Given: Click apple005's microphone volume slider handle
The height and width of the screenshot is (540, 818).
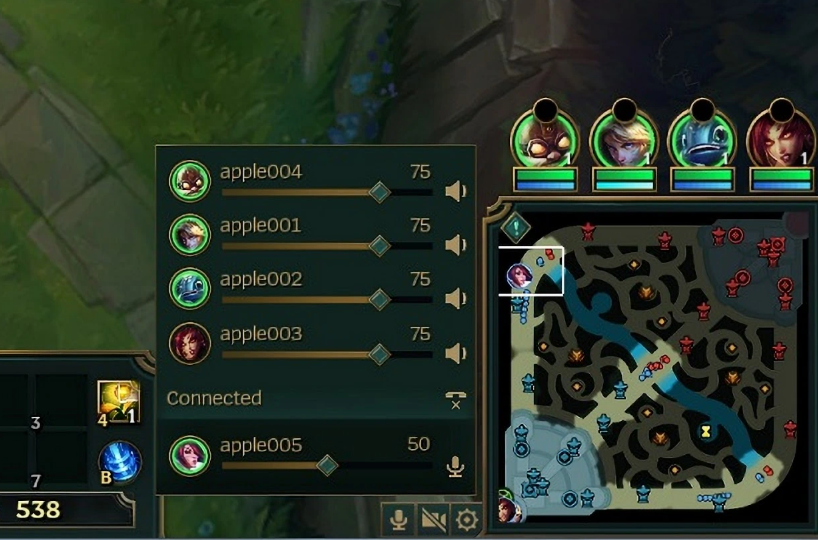Looking at the screenshot, I should 326,465.
